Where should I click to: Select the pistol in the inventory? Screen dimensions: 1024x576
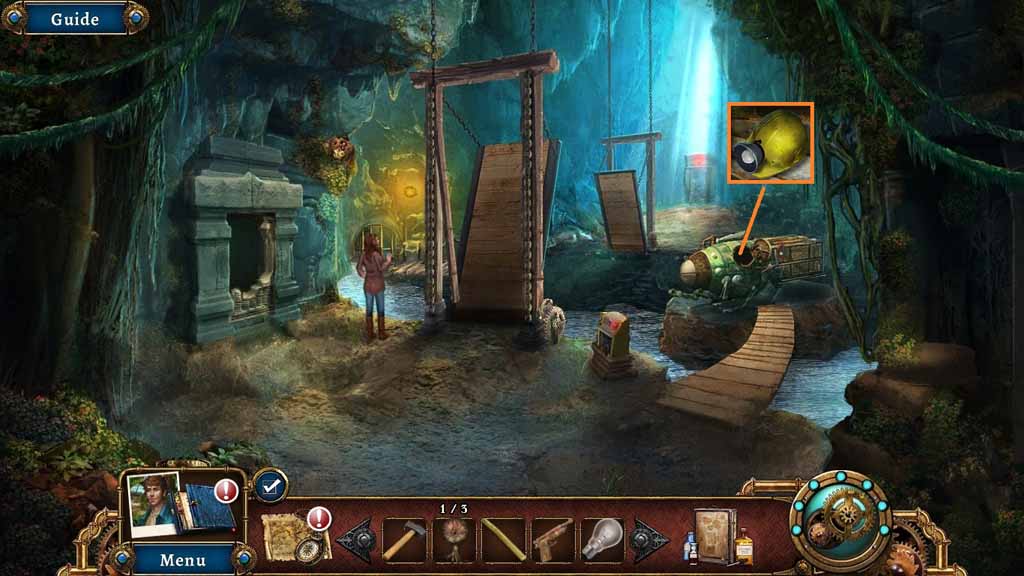(552, 540)
